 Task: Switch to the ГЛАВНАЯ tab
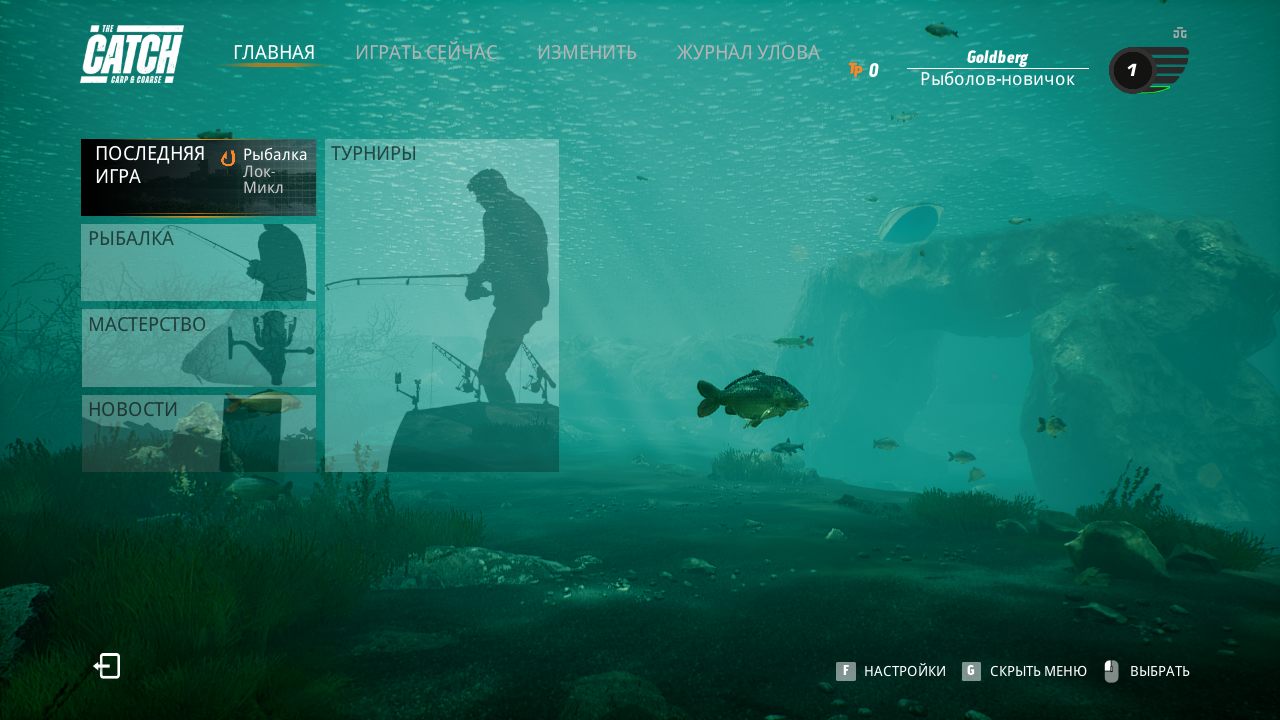pos(274,52)
